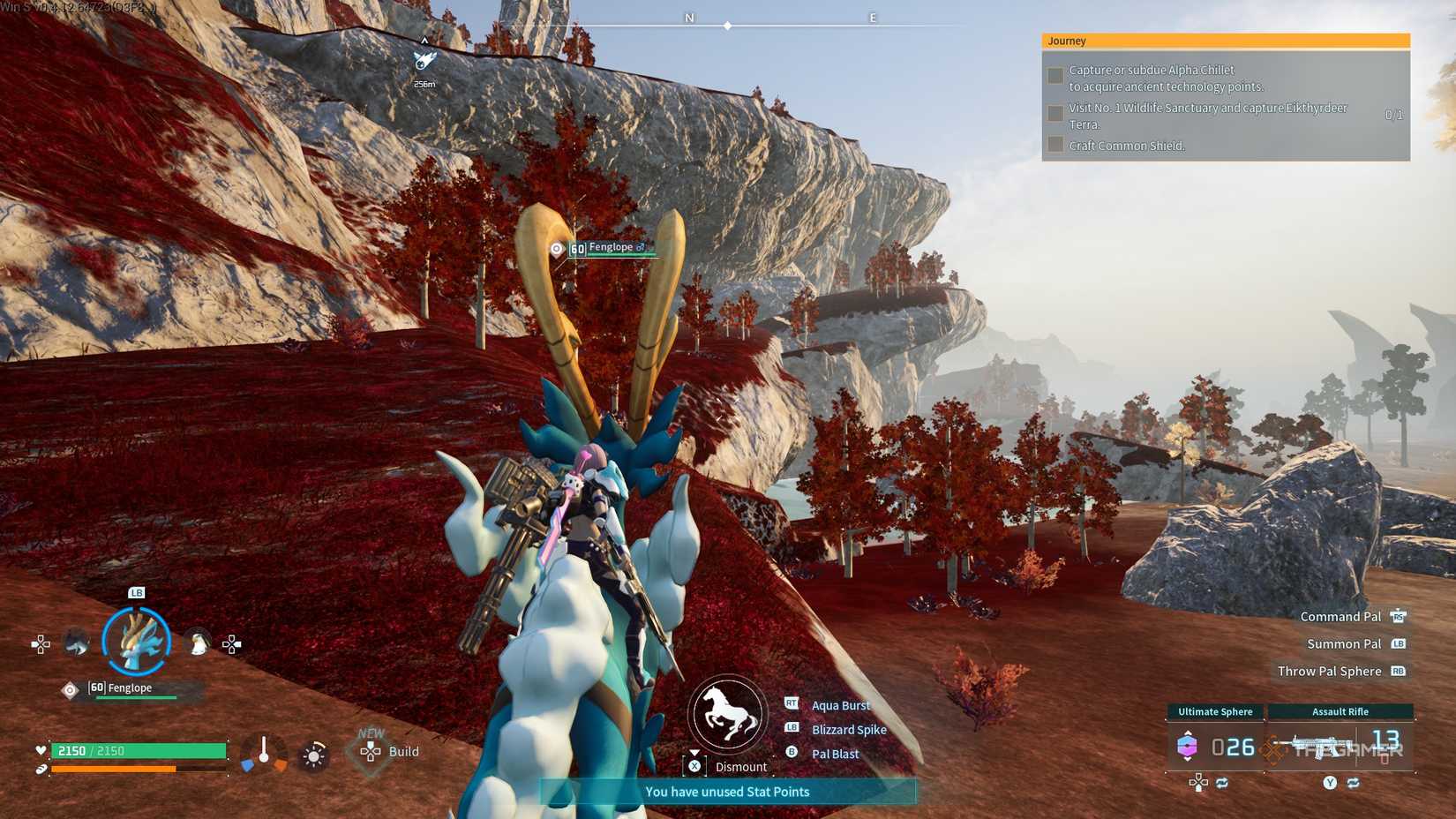Cycle to previous Pal with left d-pad icon

tap(41, 644)
